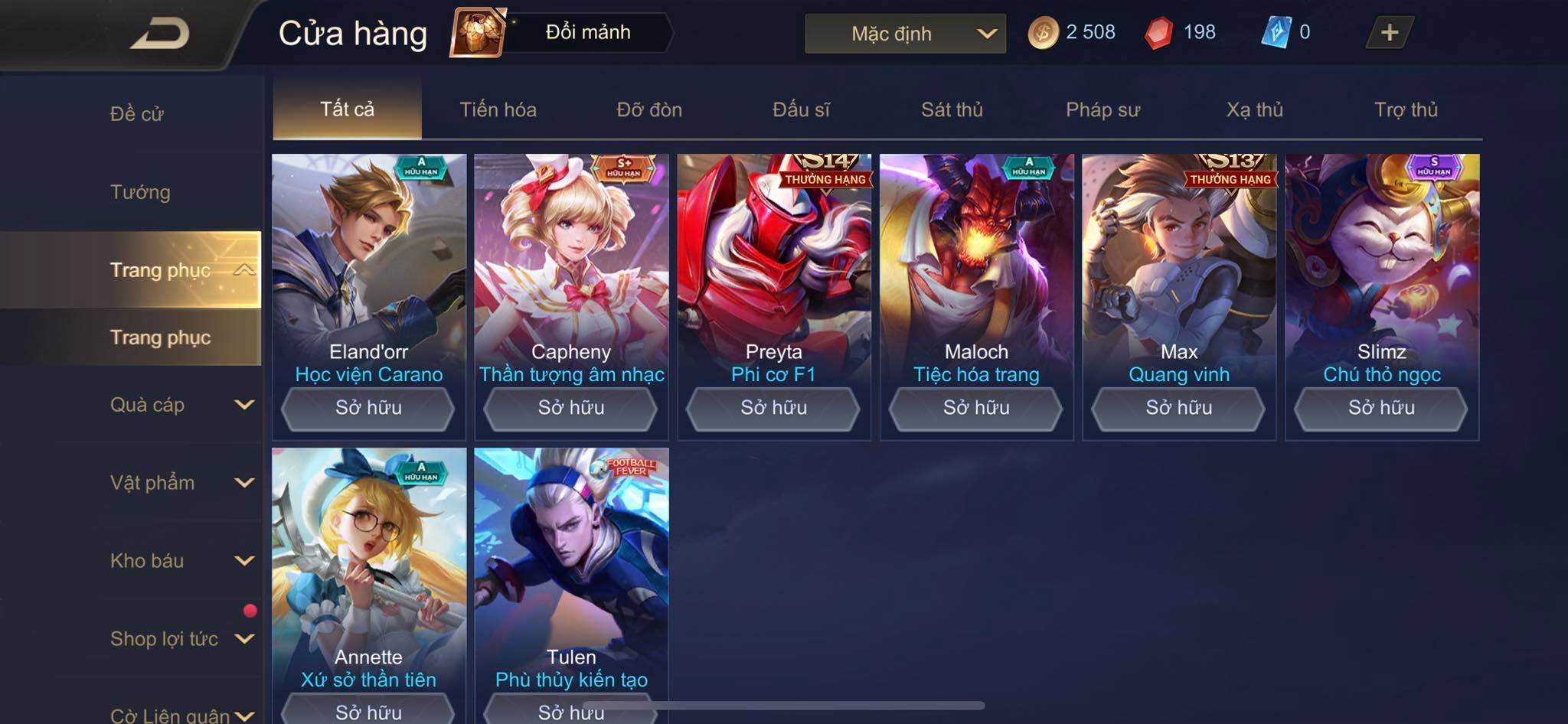1568x724 pixels.
Task: Open the Mặc định sort dropdown
Action: click(905, 34)
